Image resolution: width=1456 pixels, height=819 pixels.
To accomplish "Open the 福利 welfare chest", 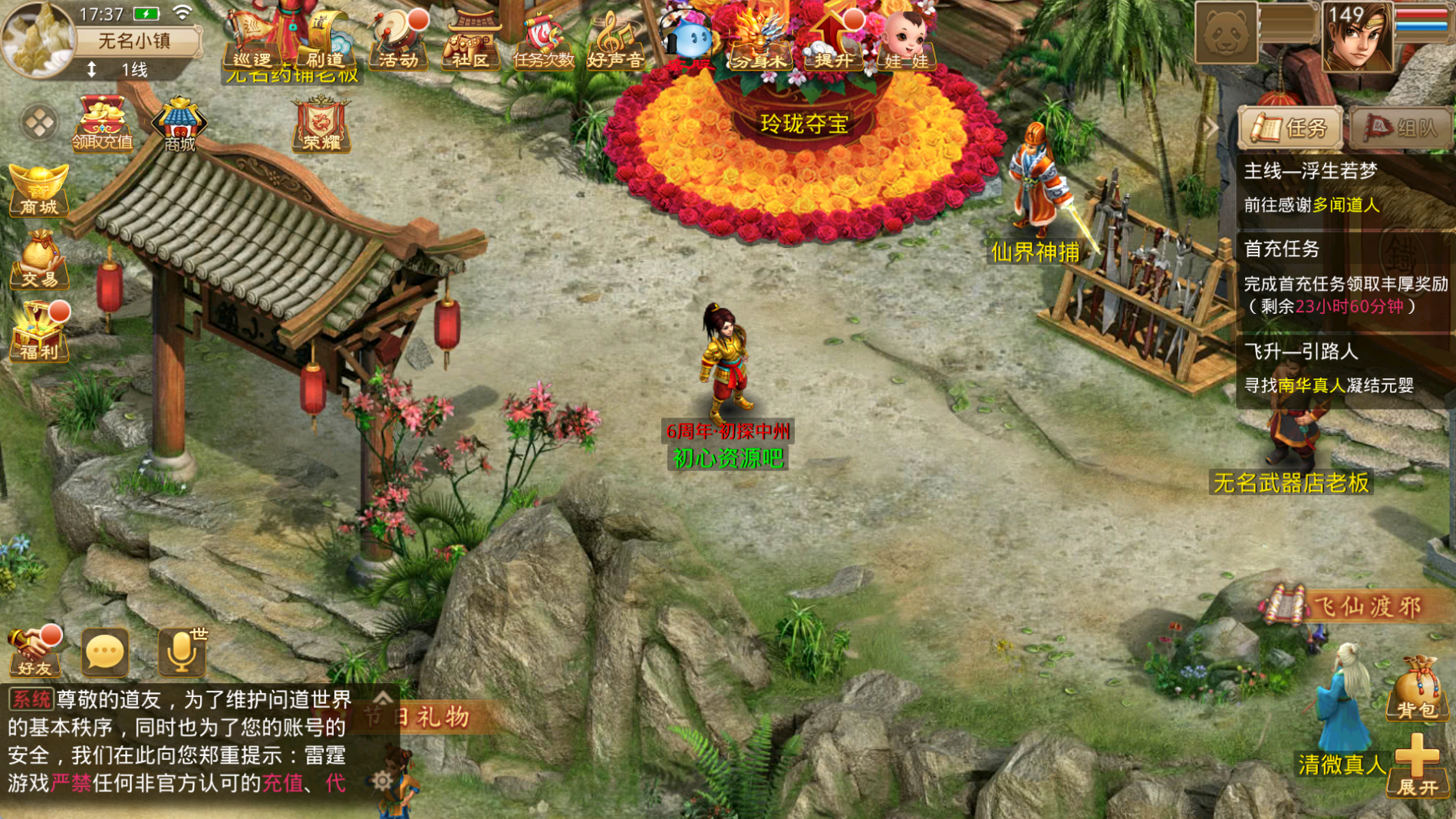I will tap(38, 332).
